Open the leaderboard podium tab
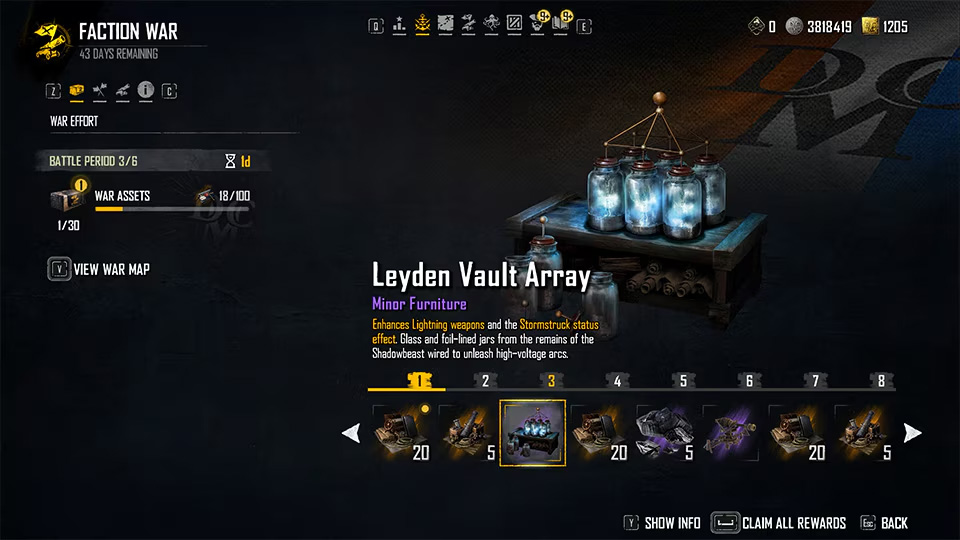Screen dimensions: 960x540 [400, 22]
